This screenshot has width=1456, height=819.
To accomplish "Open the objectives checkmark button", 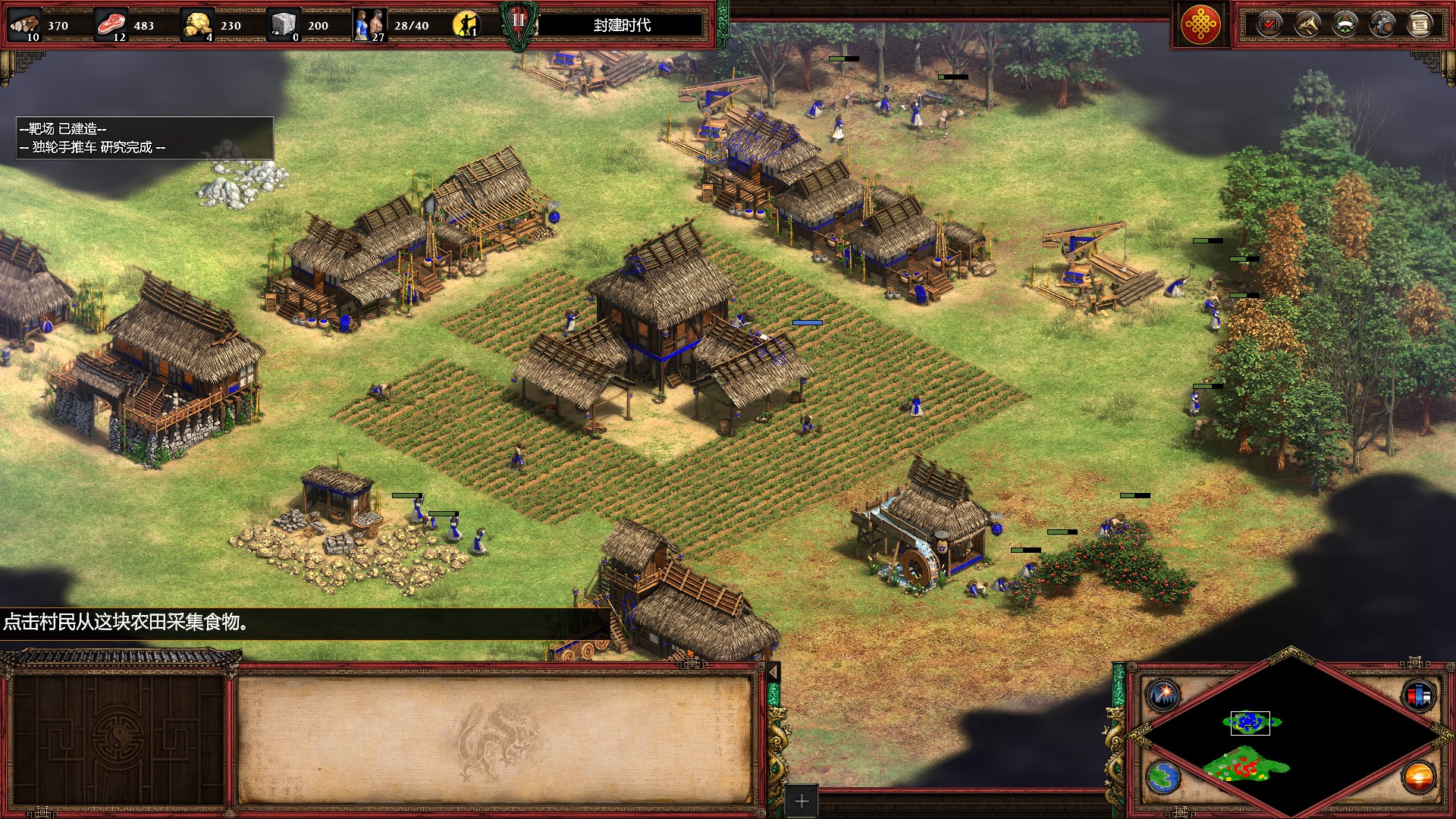I will pos(1269,25).
